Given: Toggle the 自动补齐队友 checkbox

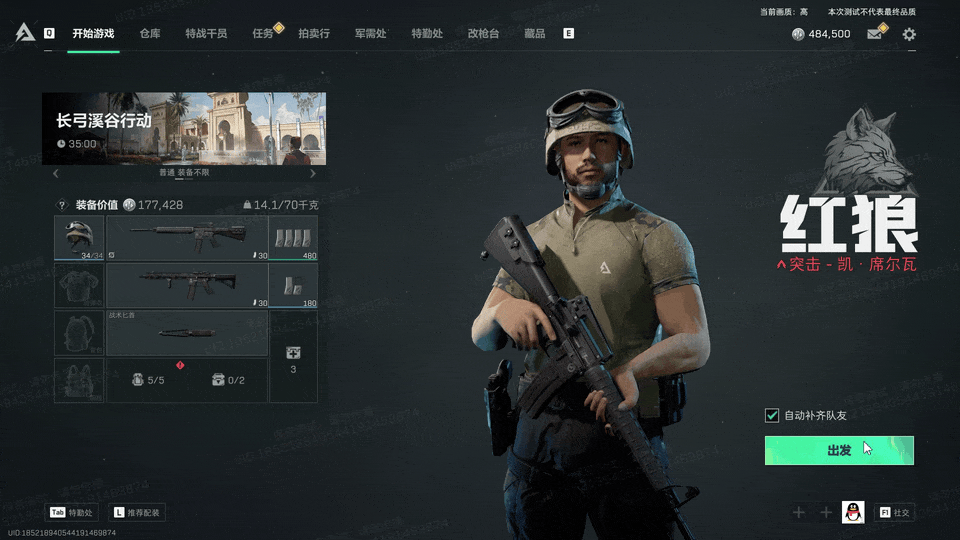Looking at the screenshot, I should 772,415.
